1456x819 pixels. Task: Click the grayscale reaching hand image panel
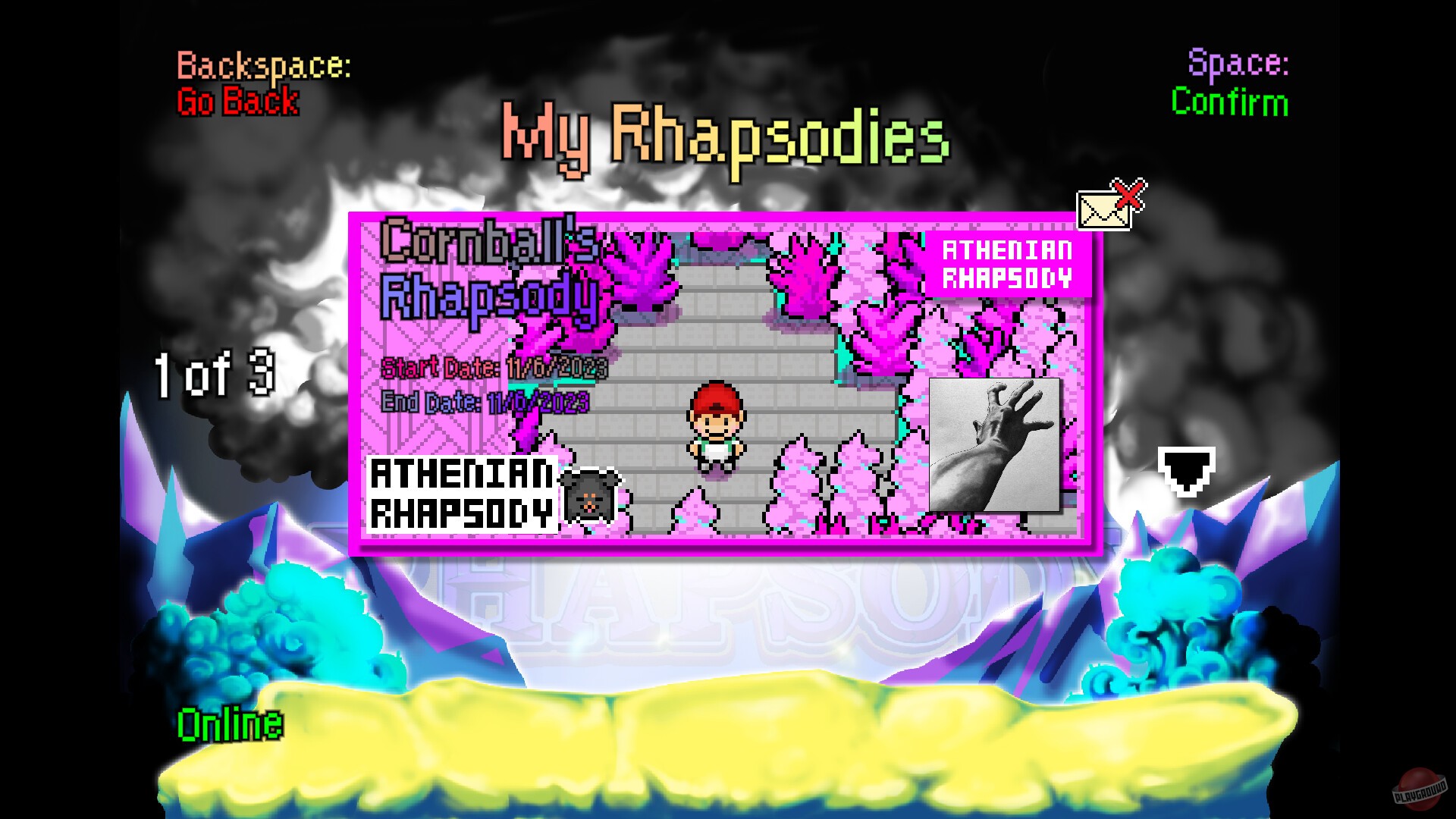coord(995,444)
